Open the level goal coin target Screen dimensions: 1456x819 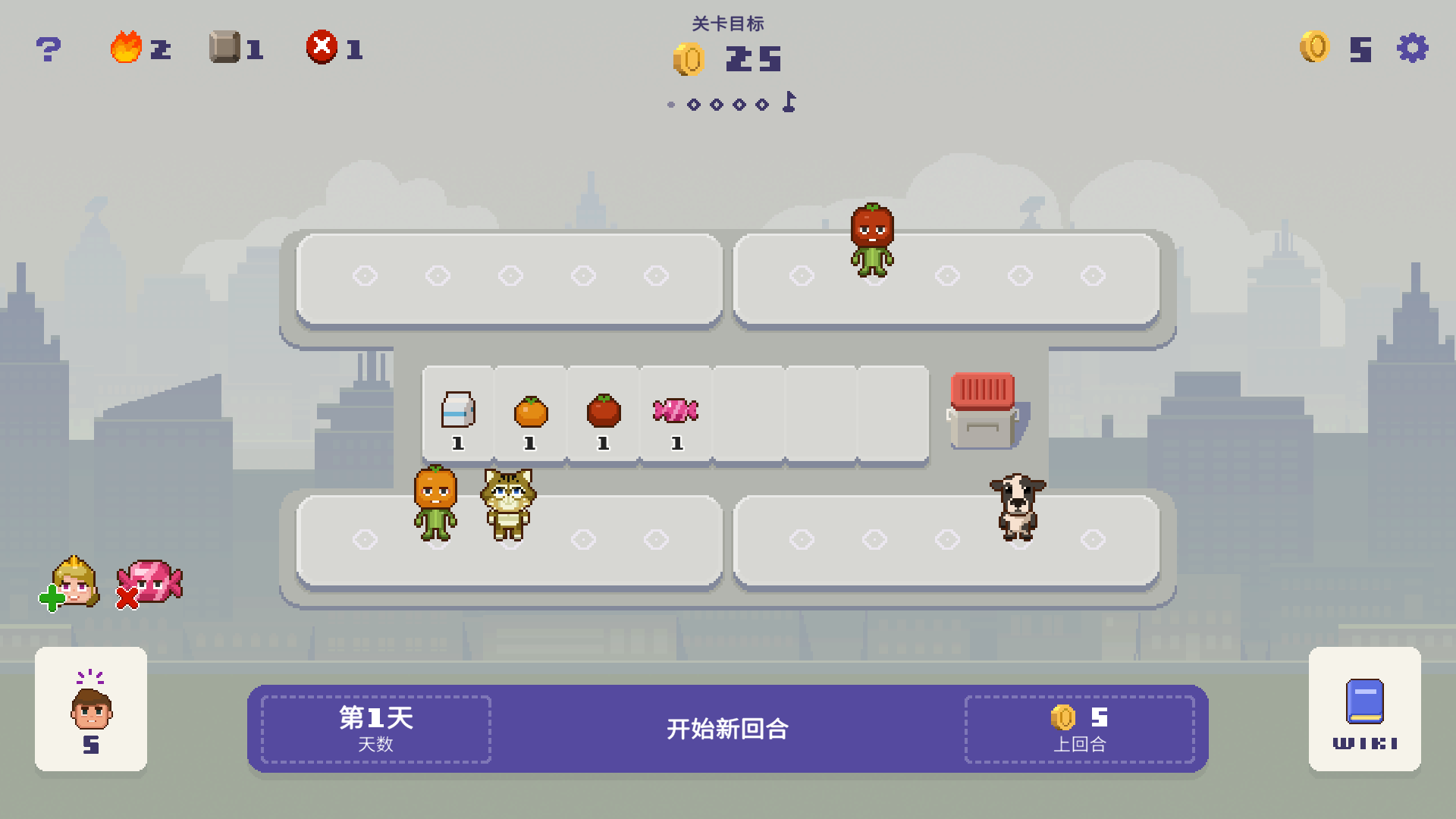pyautogui.click(x=727, y=58)
